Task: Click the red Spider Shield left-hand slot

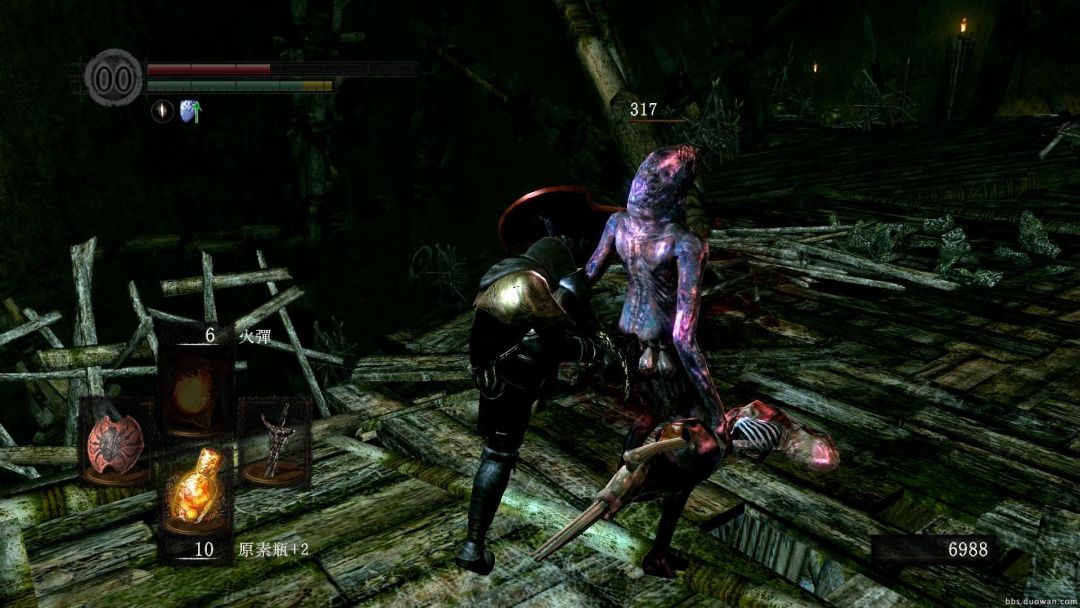Action: click(x=116, y=440)
